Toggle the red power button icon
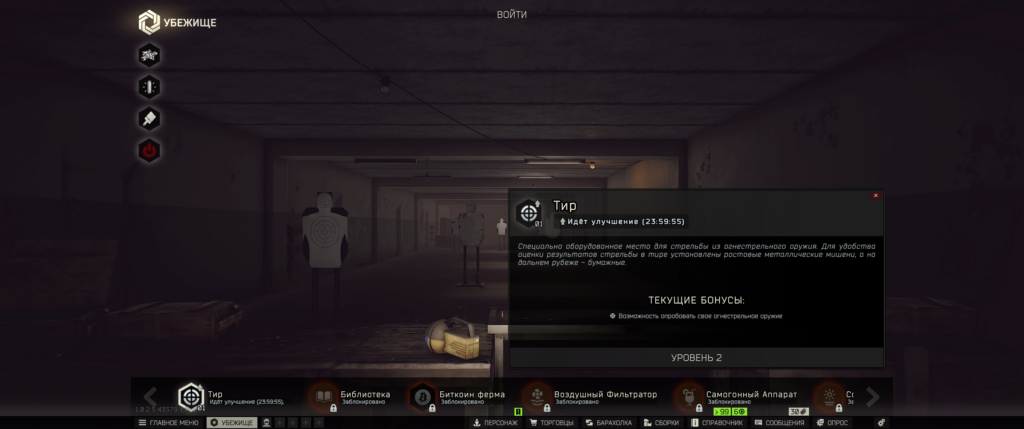 pyautogui.click(x=149, y=152)
